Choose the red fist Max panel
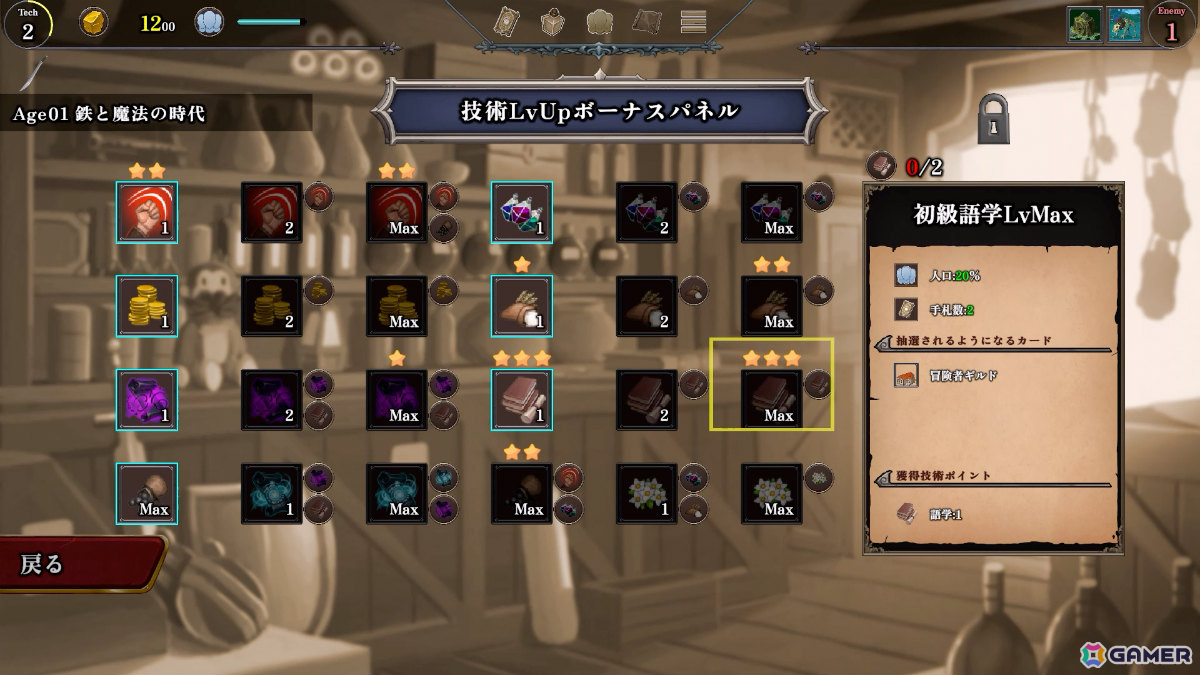This screenshot has width=1200, height=675. tap(397, 212)
